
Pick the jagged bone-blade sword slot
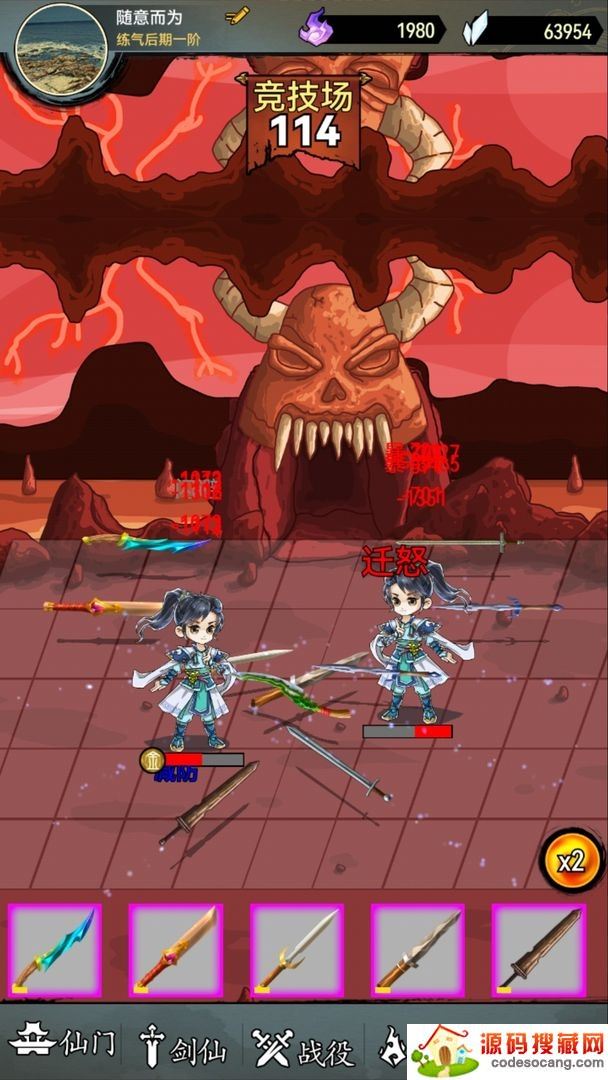(418, 950)
